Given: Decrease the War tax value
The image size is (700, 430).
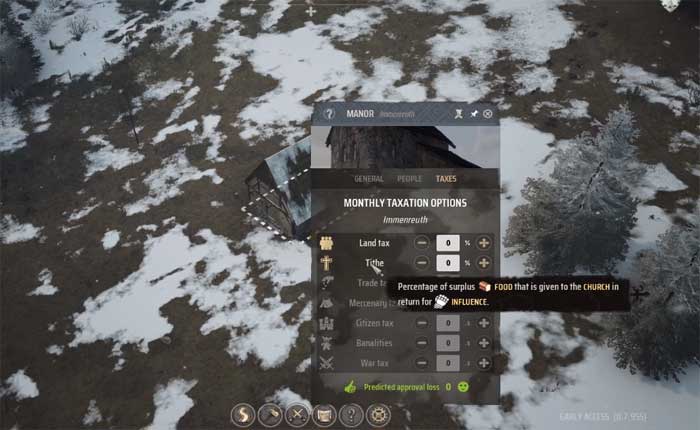Looking at the screenshot, I should (x=422, y=364).
